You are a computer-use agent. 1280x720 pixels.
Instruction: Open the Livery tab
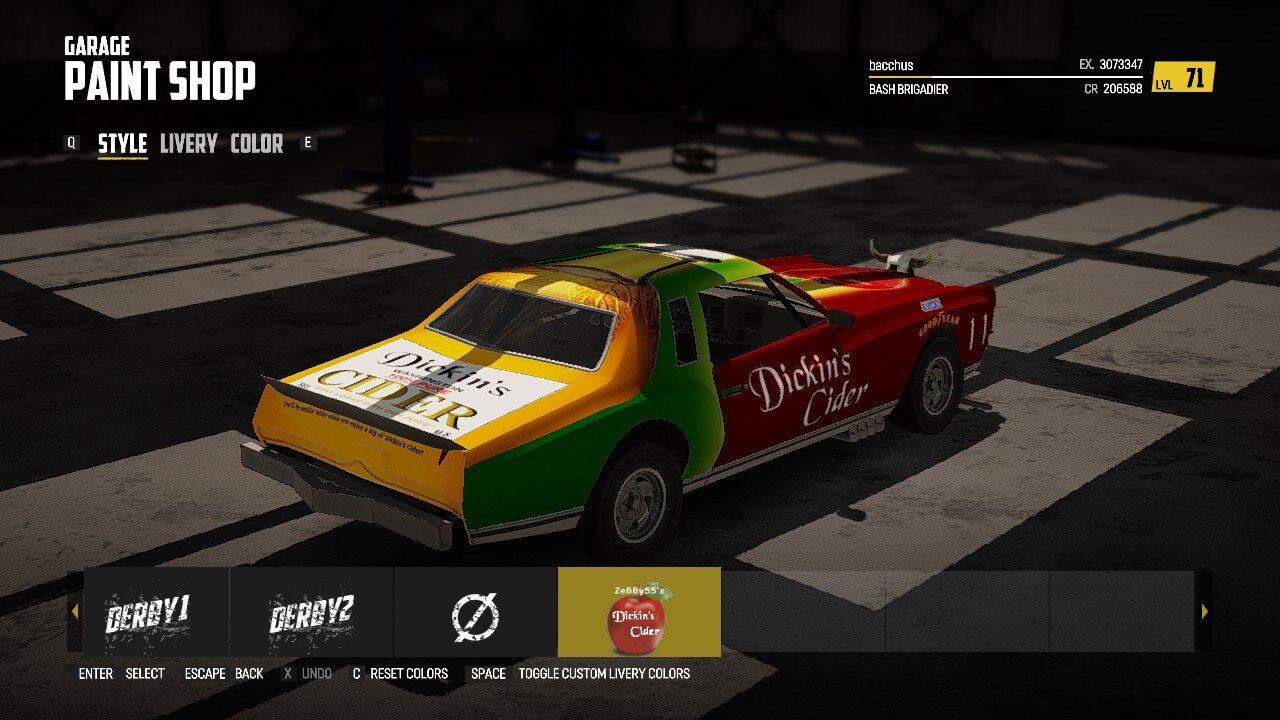[x=188, y=144]
